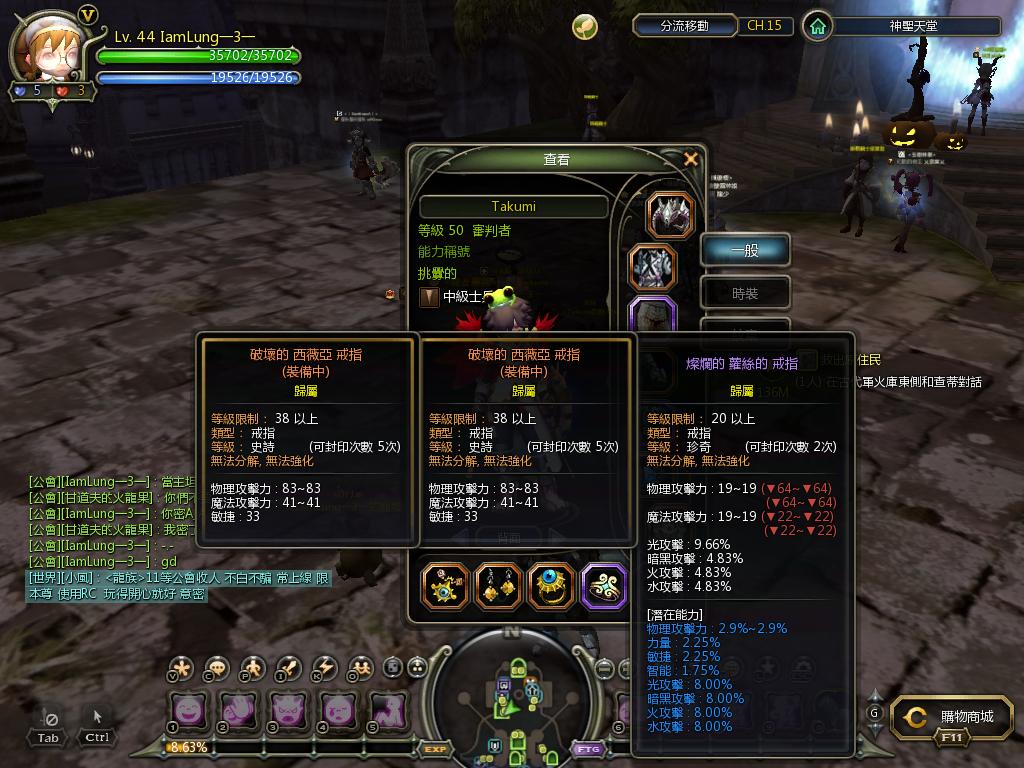Open the lightning bolt skill menu button
The width and height of the screenshot is (1024, 768).
pyautogui.click(x=325, y=668)
